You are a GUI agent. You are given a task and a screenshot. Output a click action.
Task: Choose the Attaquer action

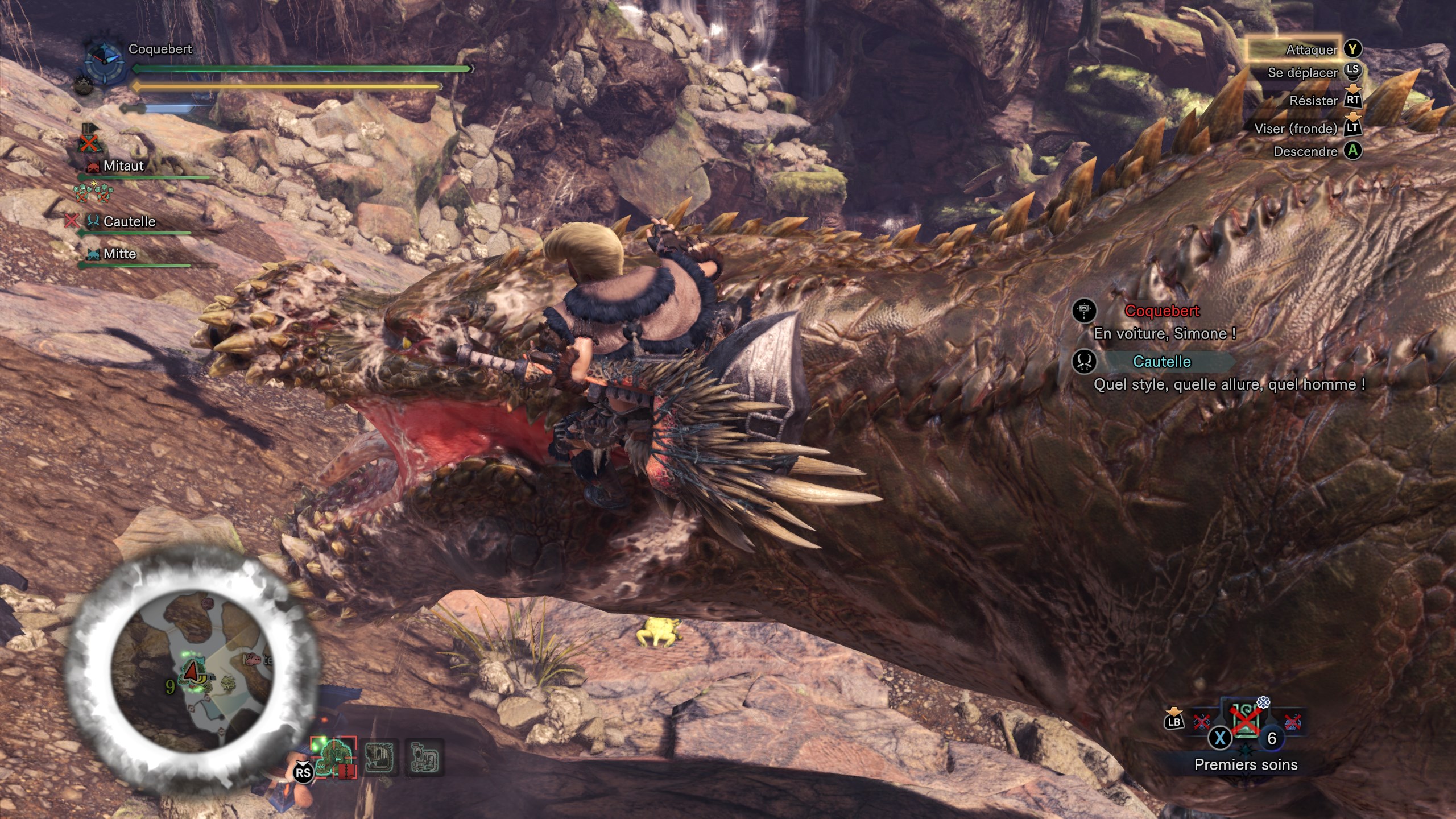click(1312, 50)
